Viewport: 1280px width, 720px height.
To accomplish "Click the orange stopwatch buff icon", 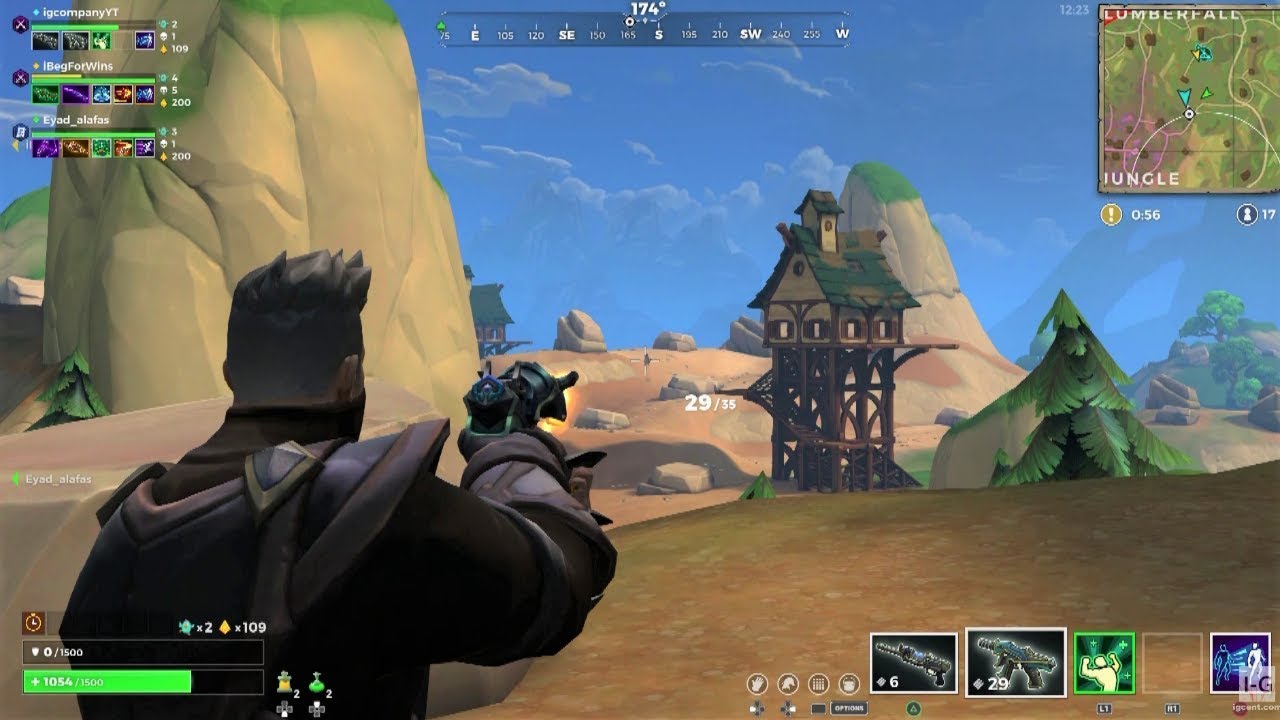I will tap(33, 623).
